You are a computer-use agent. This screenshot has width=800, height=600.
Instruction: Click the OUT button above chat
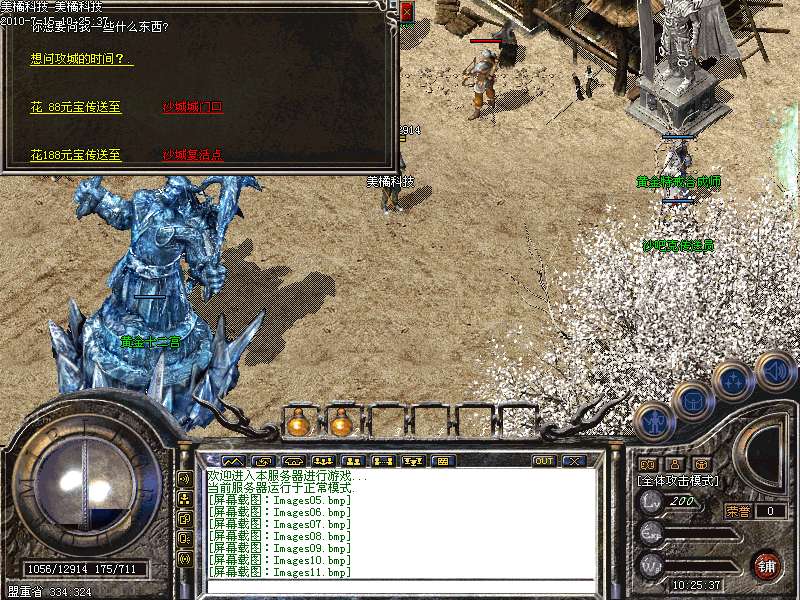pos(544,461)
